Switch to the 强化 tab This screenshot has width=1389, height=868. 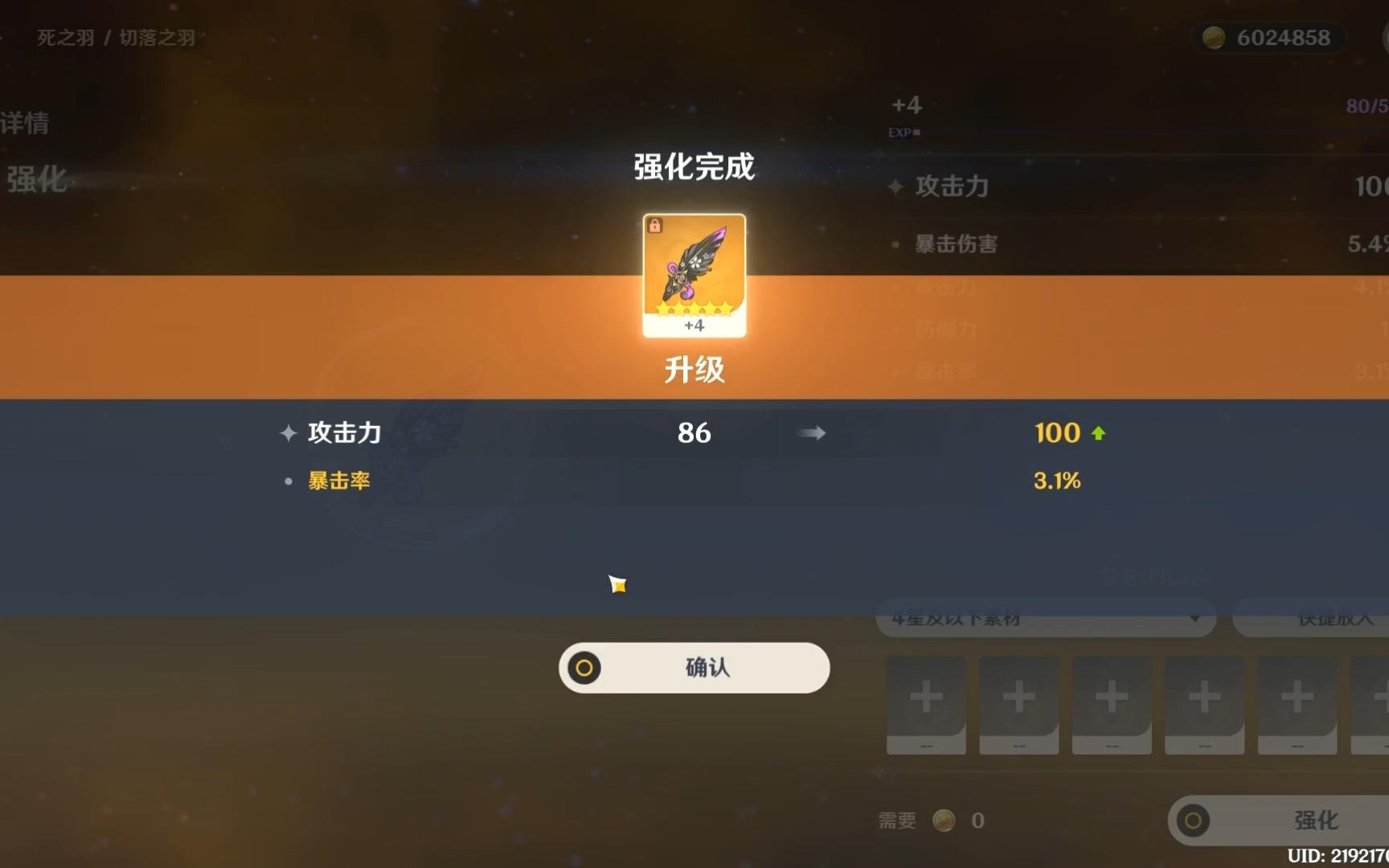36,180
